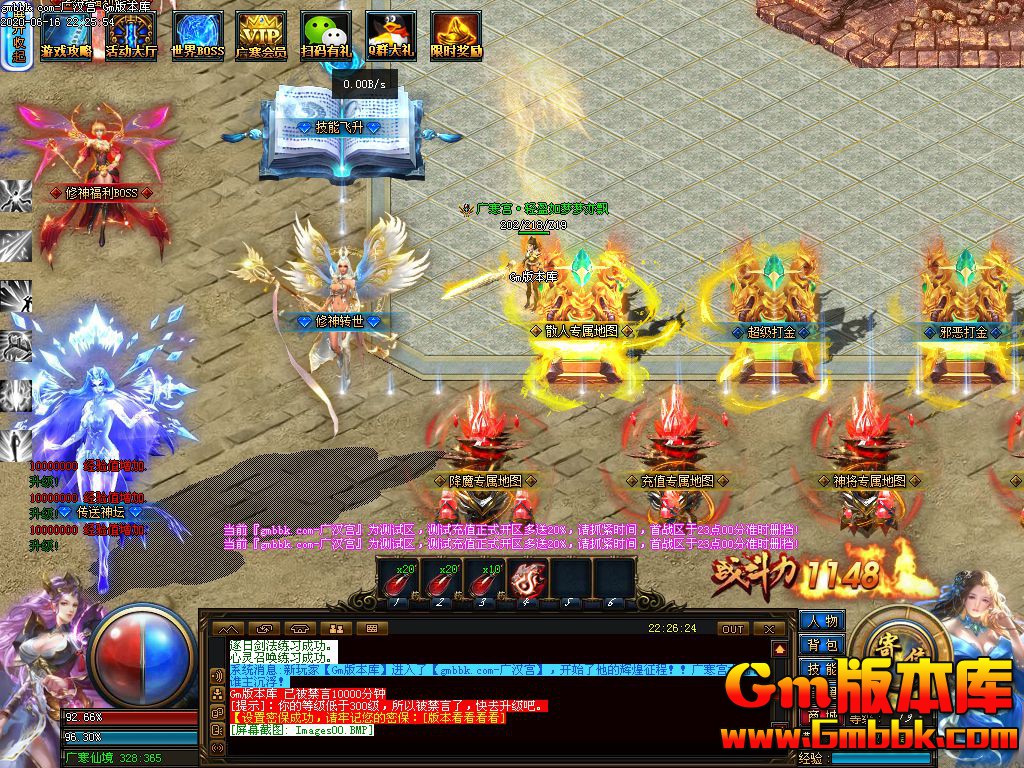Screen dimensions: 1024x768
Task: Use the red potion in hotbar slot 1
Action: coord(397,579)
